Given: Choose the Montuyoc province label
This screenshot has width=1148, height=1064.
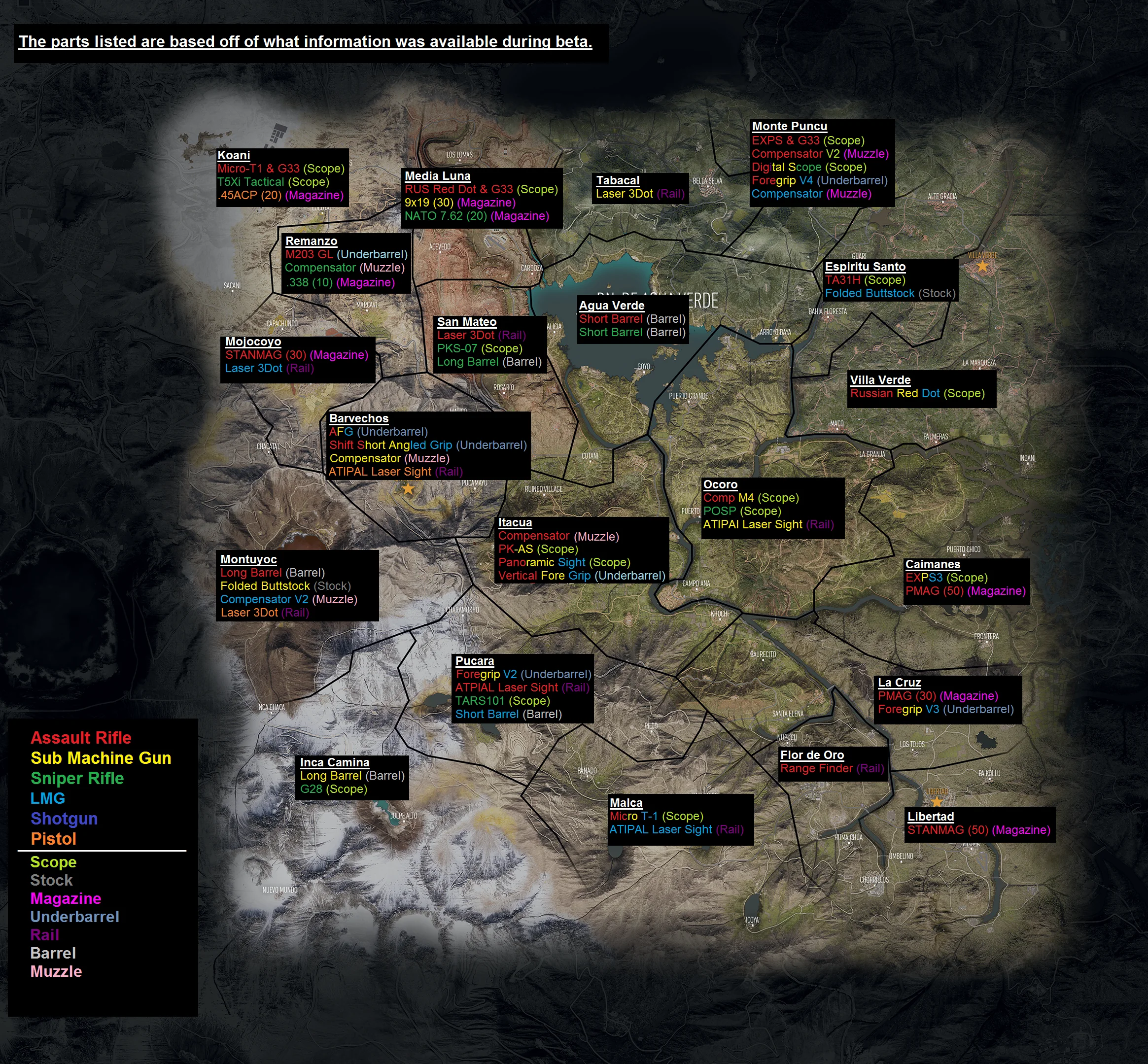Looking at the screenshot, I should pos(248,560).
